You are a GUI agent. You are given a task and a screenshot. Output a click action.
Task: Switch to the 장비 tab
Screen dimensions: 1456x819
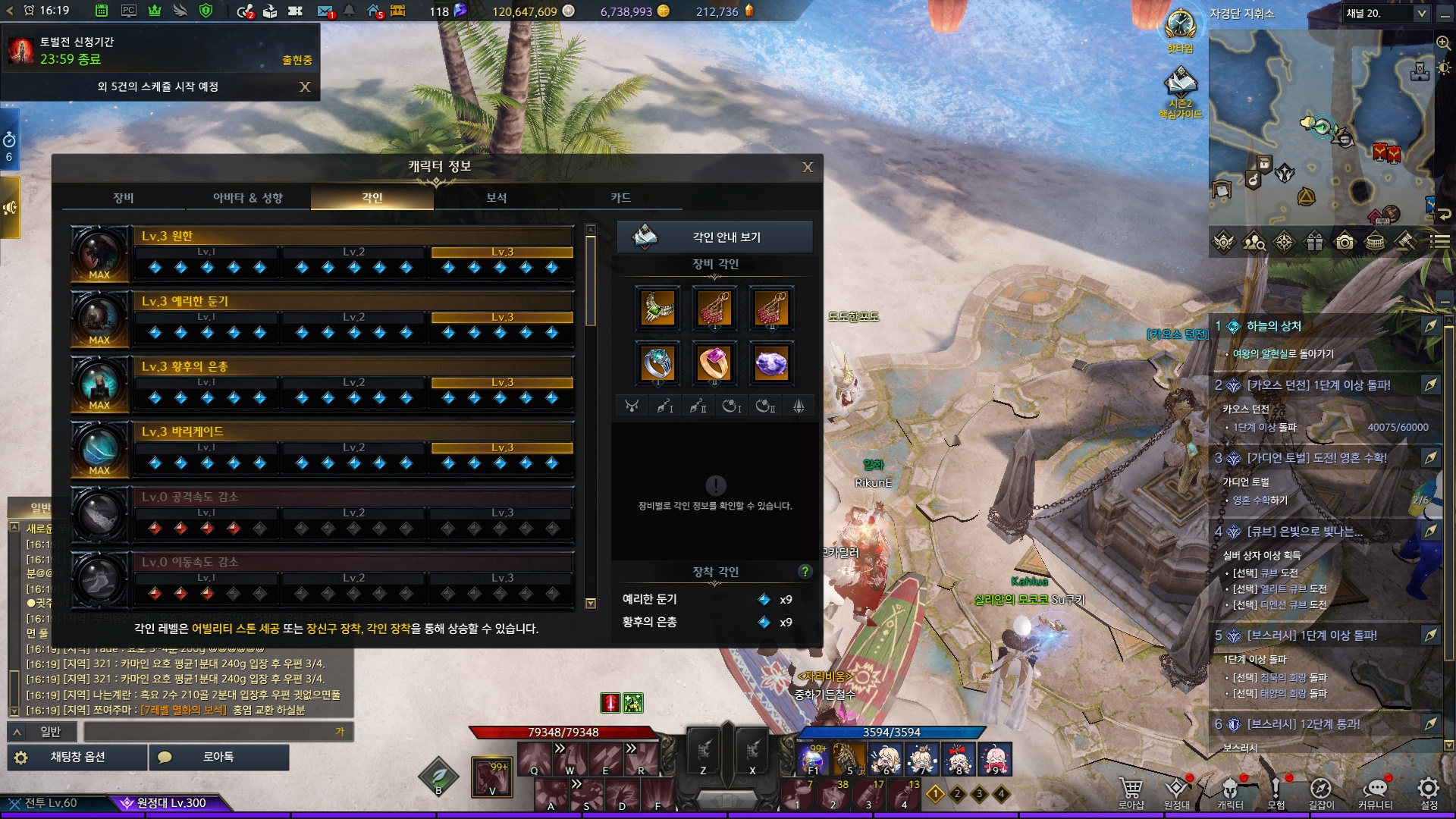pos(124,198)
